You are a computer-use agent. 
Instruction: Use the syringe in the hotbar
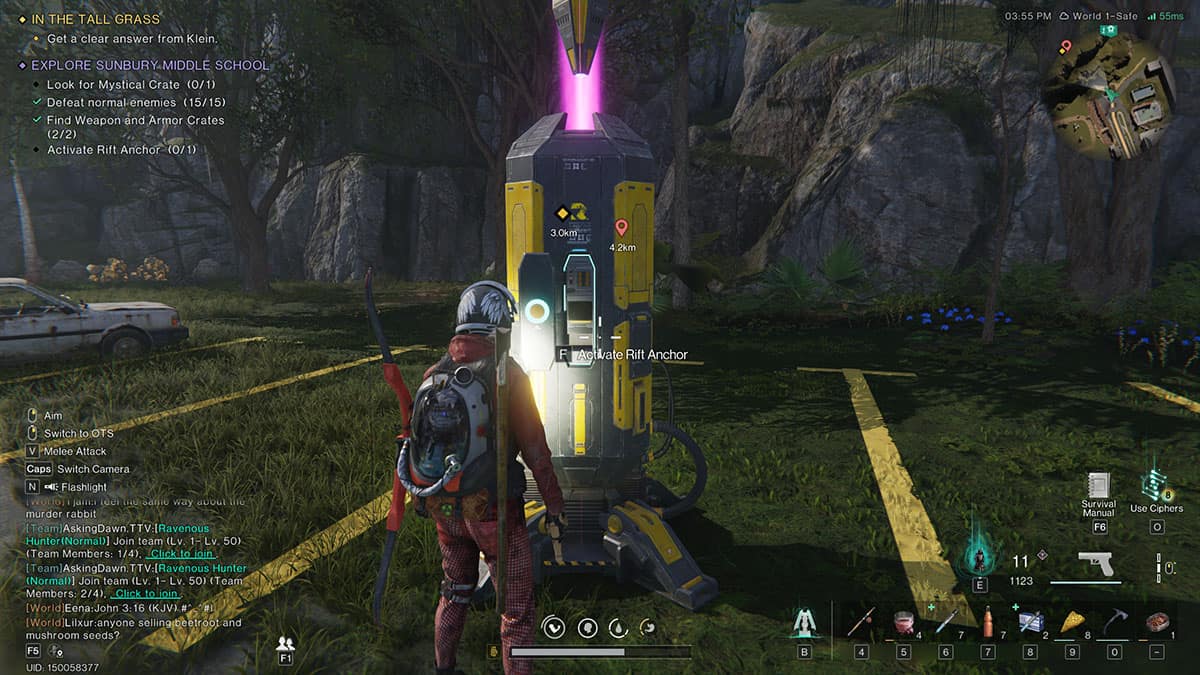[946, 622]
